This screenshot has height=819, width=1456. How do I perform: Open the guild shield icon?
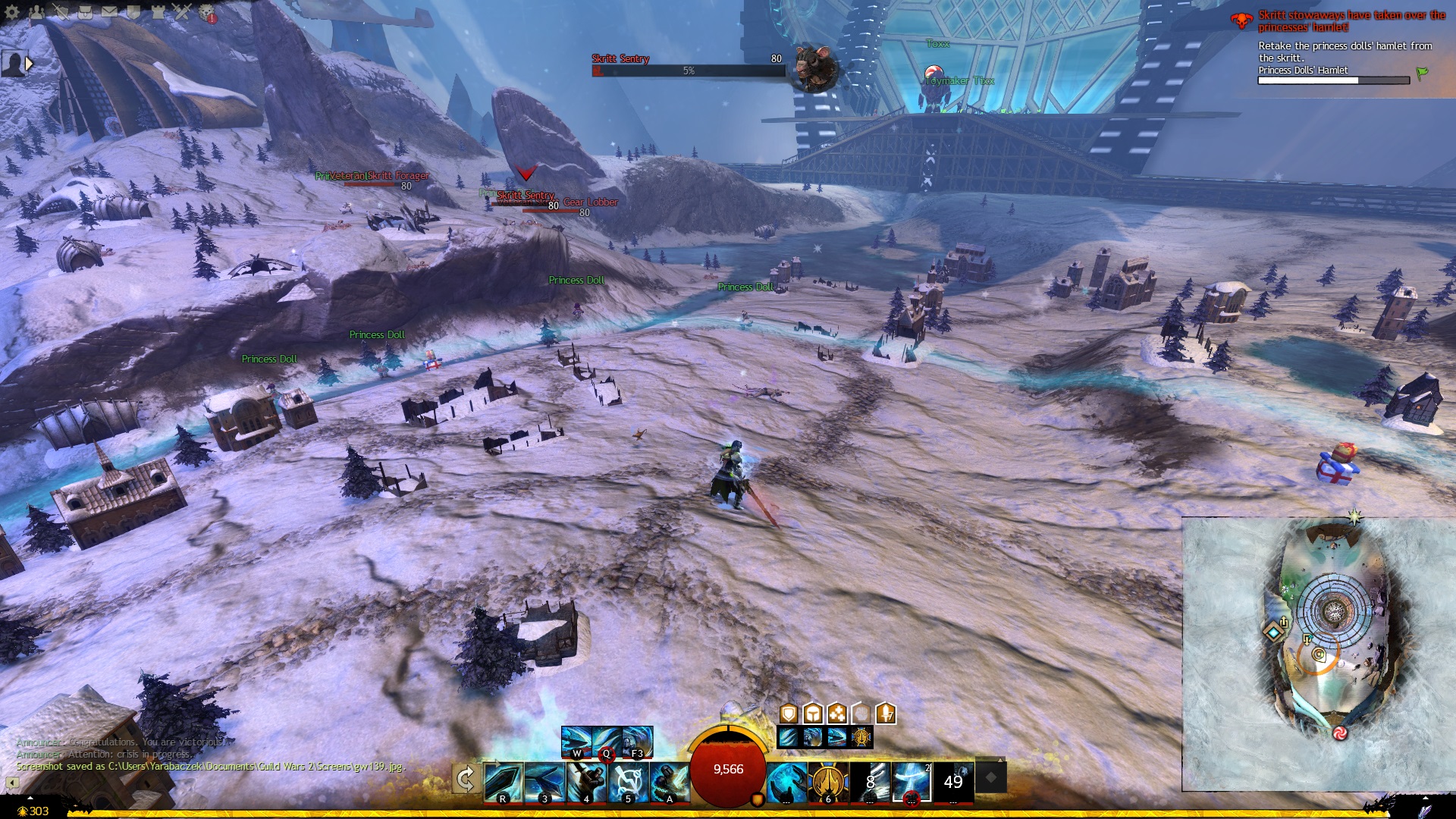click(x=133, y=12)
